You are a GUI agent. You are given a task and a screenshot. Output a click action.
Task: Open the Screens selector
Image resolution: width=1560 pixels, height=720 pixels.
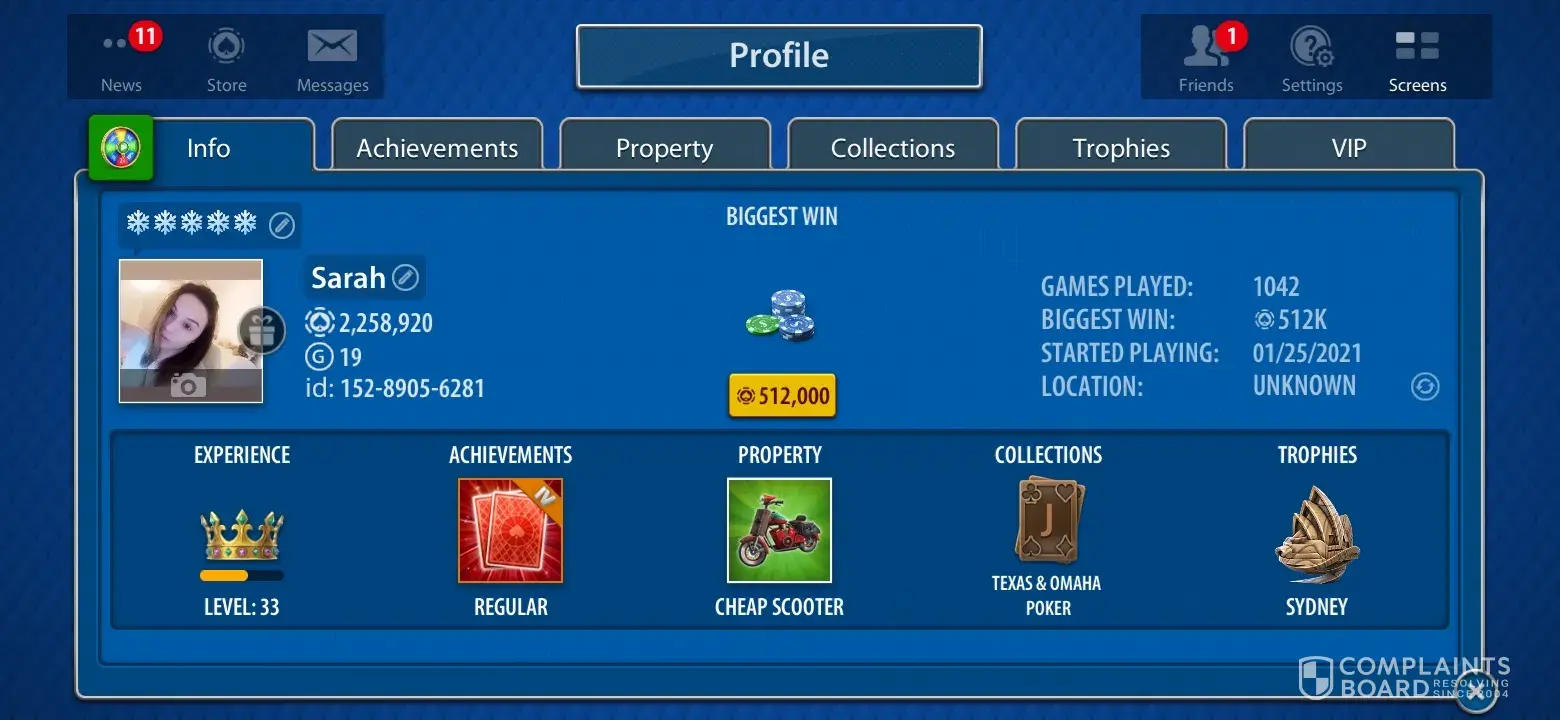point(1417,57)
